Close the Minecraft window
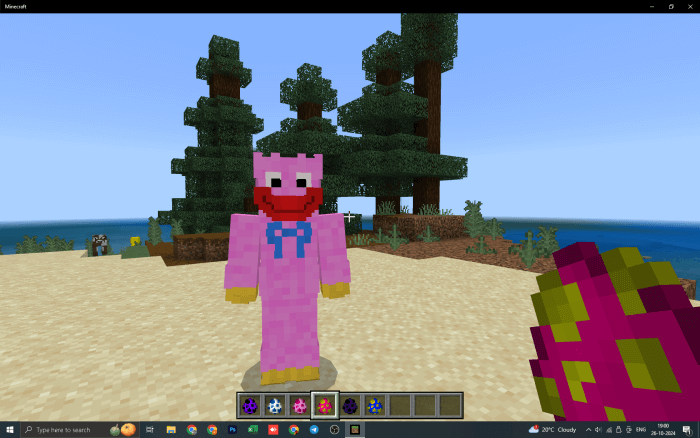The width and height of the screenshot is (700, 438). (x=687, y=6)
